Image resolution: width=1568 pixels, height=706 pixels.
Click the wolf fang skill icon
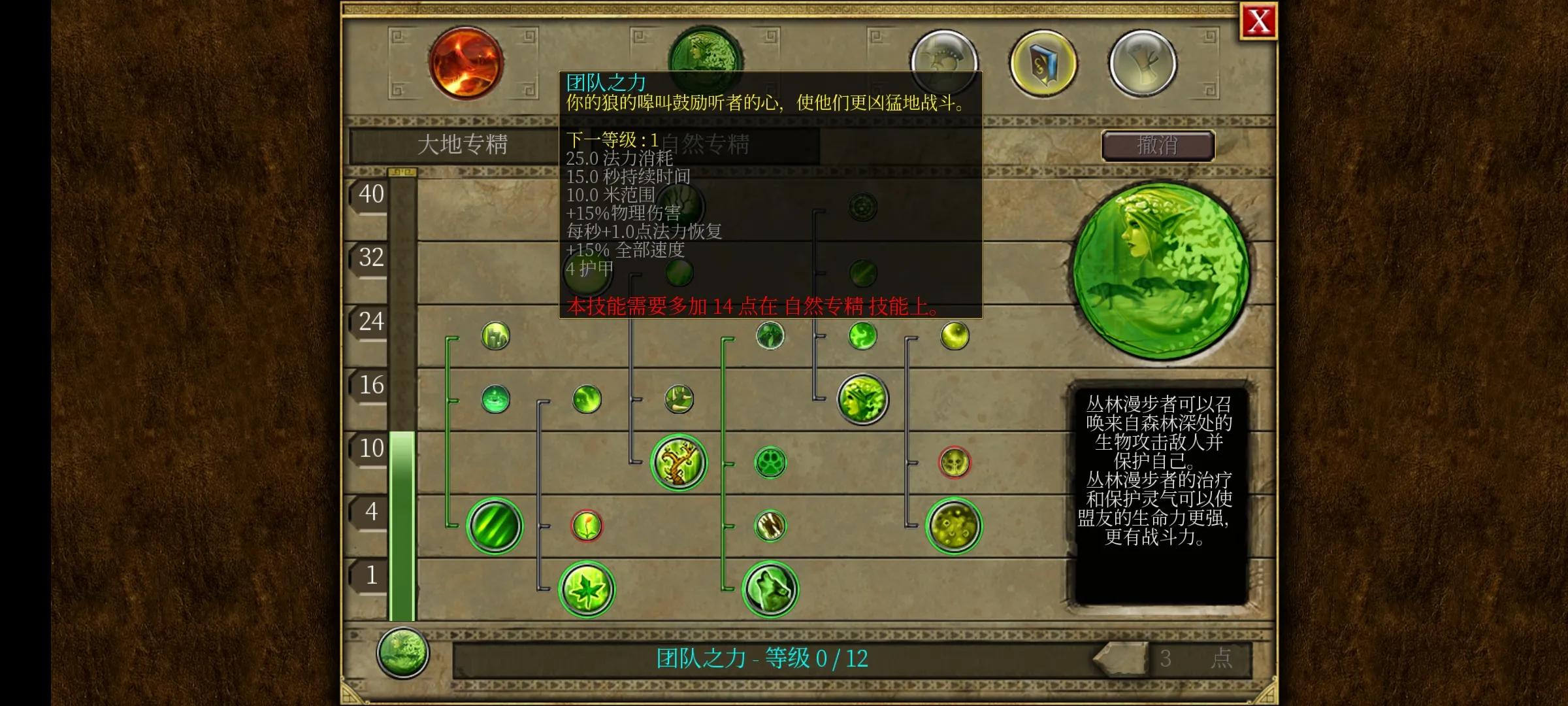pos(770,528)
